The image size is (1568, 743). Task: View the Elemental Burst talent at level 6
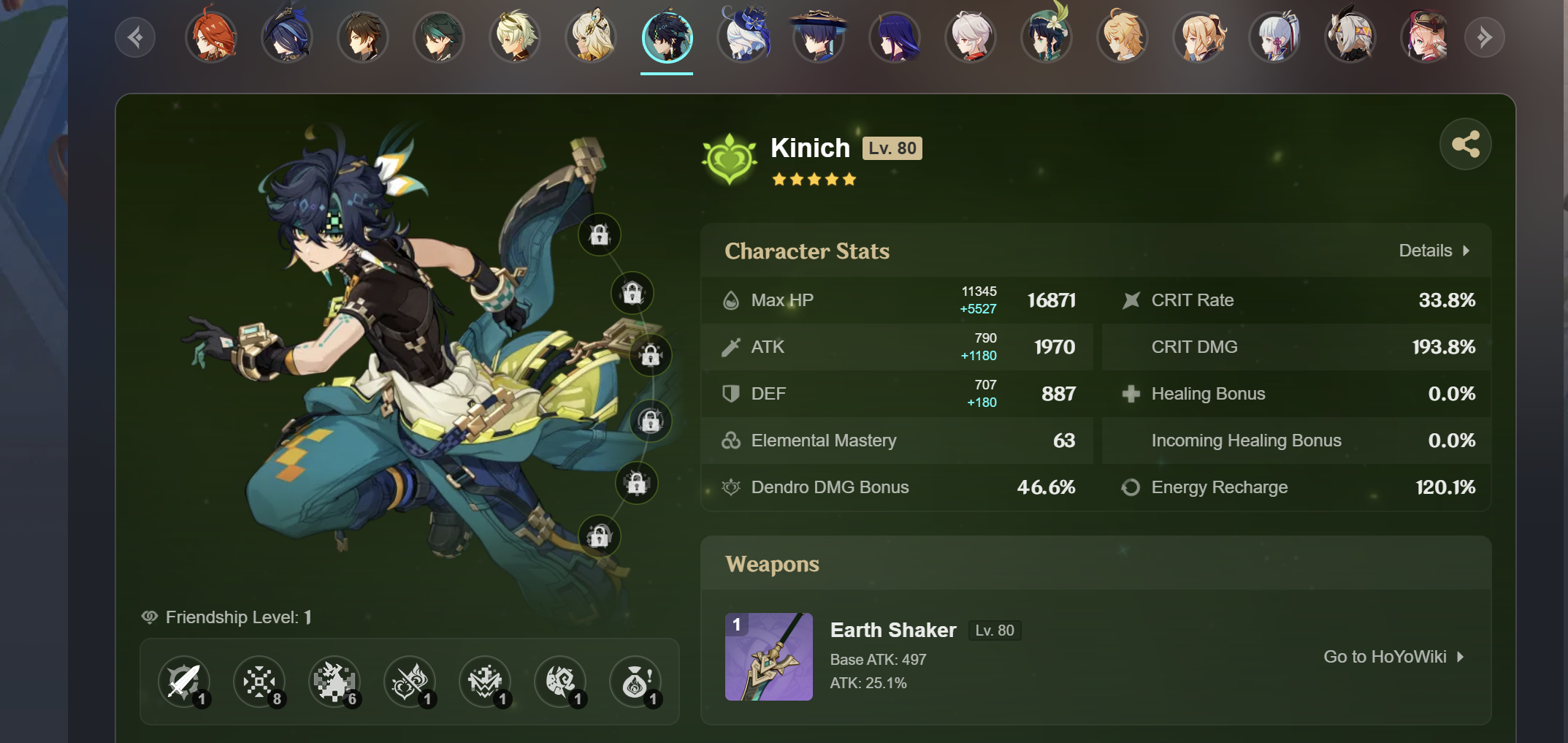[x=335, y=682]
